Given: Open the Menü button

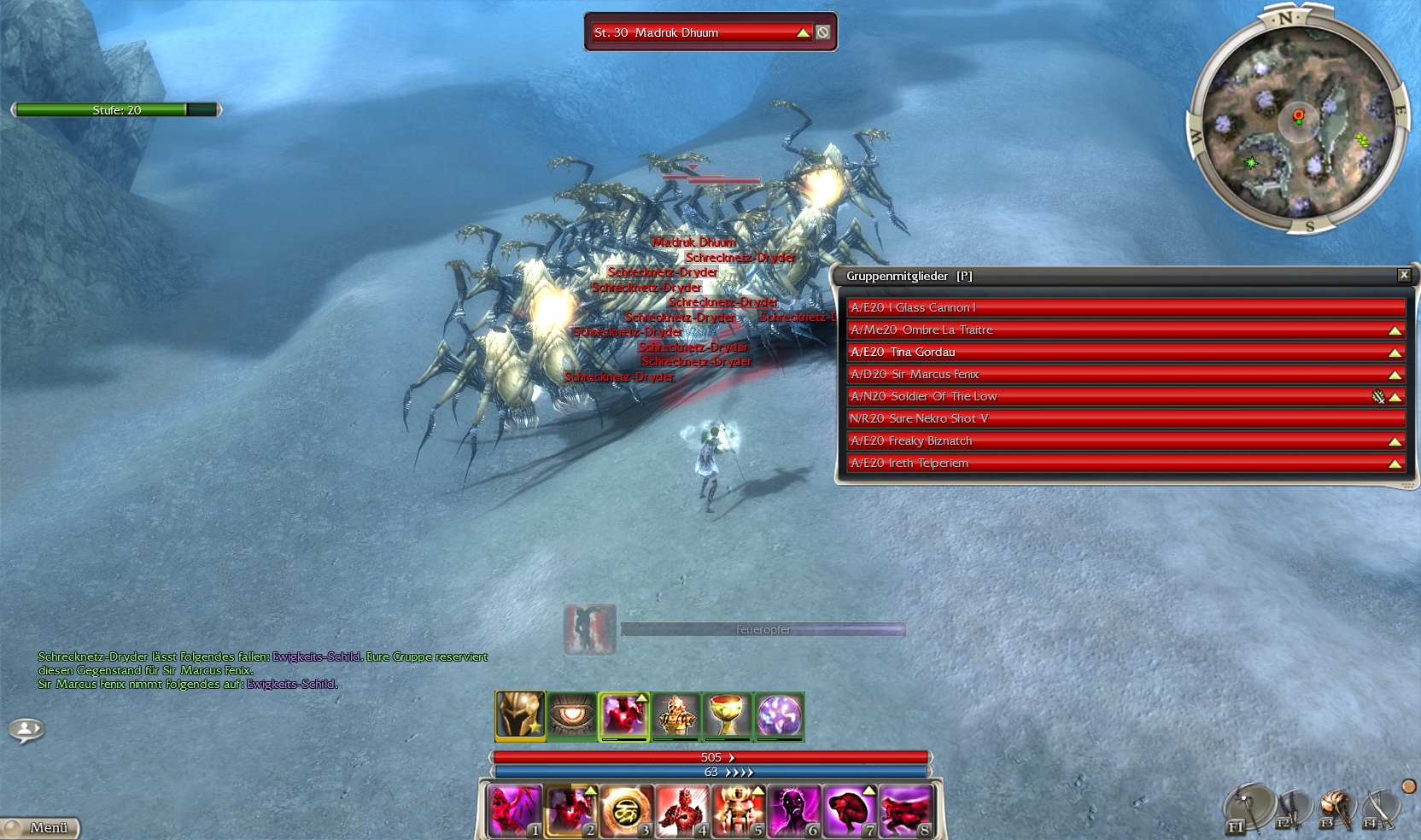Looking at the screenshot, I should [41, 827].
